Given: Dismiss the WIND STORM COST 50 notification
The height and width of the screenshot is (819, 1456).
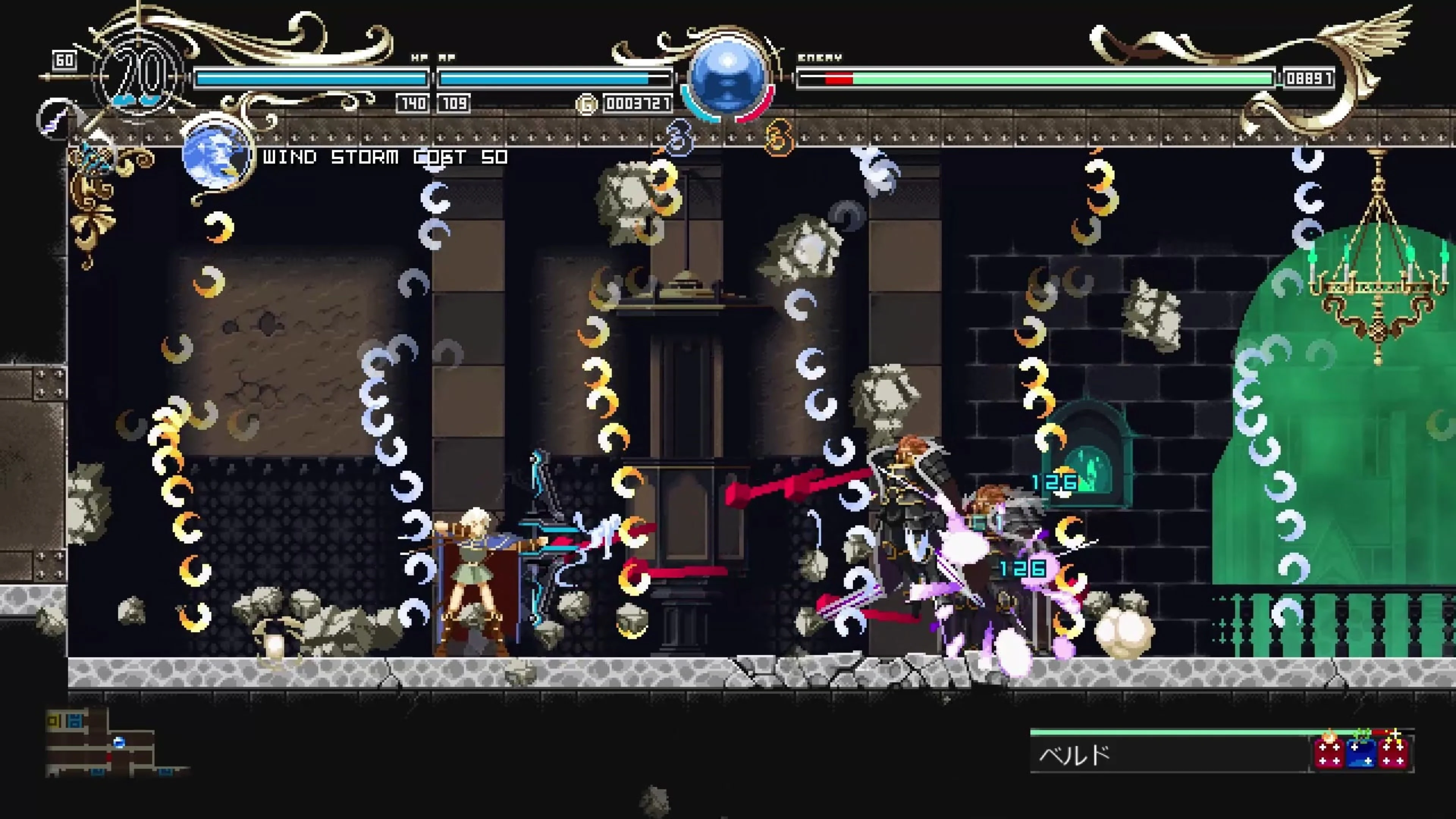Looking at the screenshot, I should coord(384,157).
